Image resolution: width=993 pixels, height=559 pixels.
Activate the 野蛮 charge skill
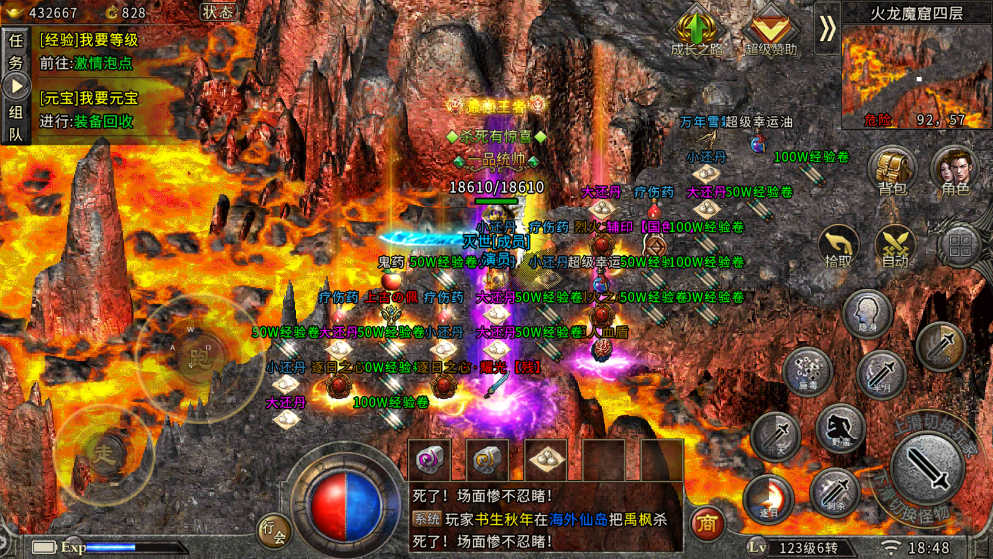(x=840, y=428)
